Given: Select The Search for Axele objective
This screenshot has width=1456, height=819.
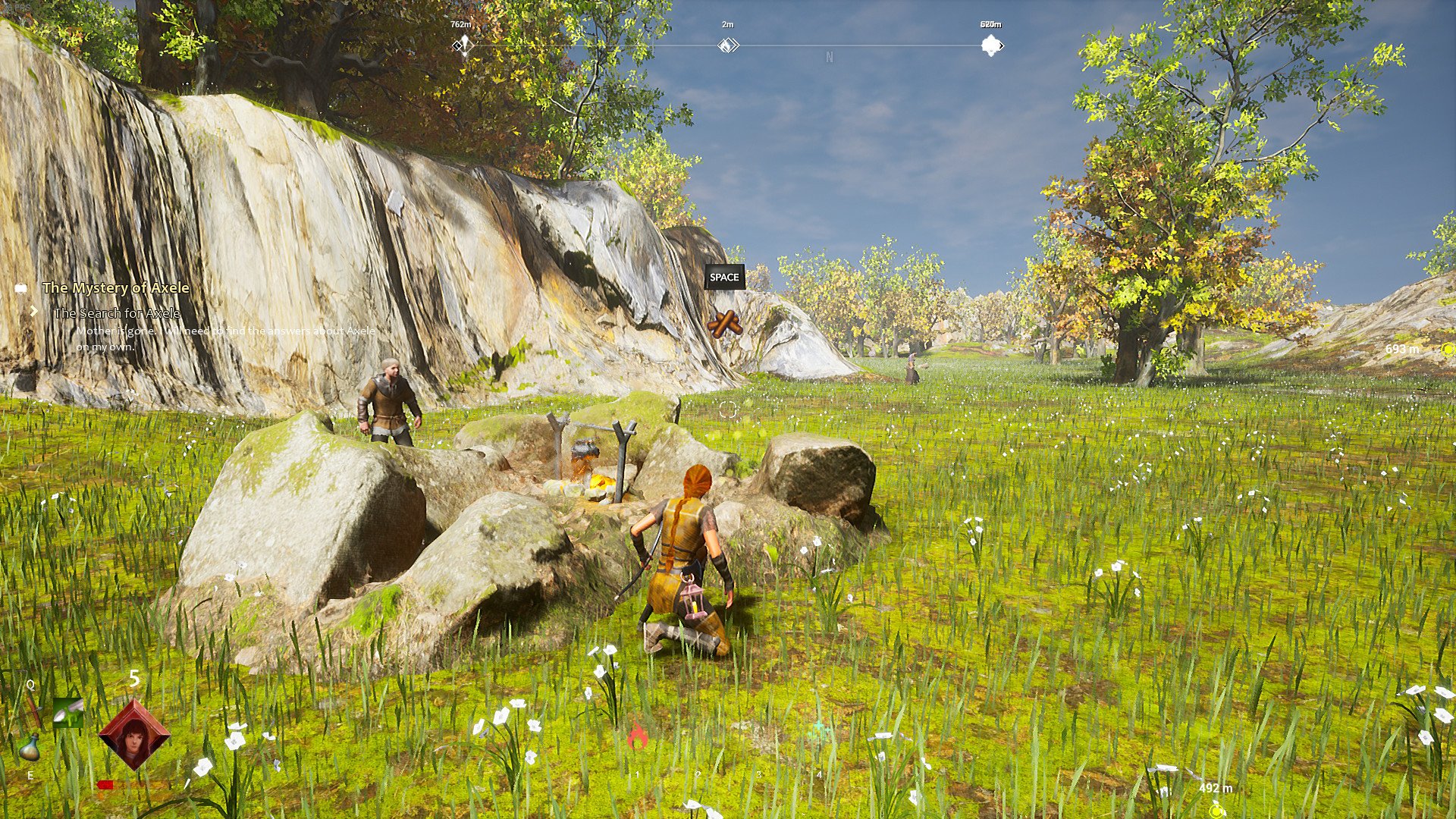Looking at the screenshot, I should (x=117, y=313).
